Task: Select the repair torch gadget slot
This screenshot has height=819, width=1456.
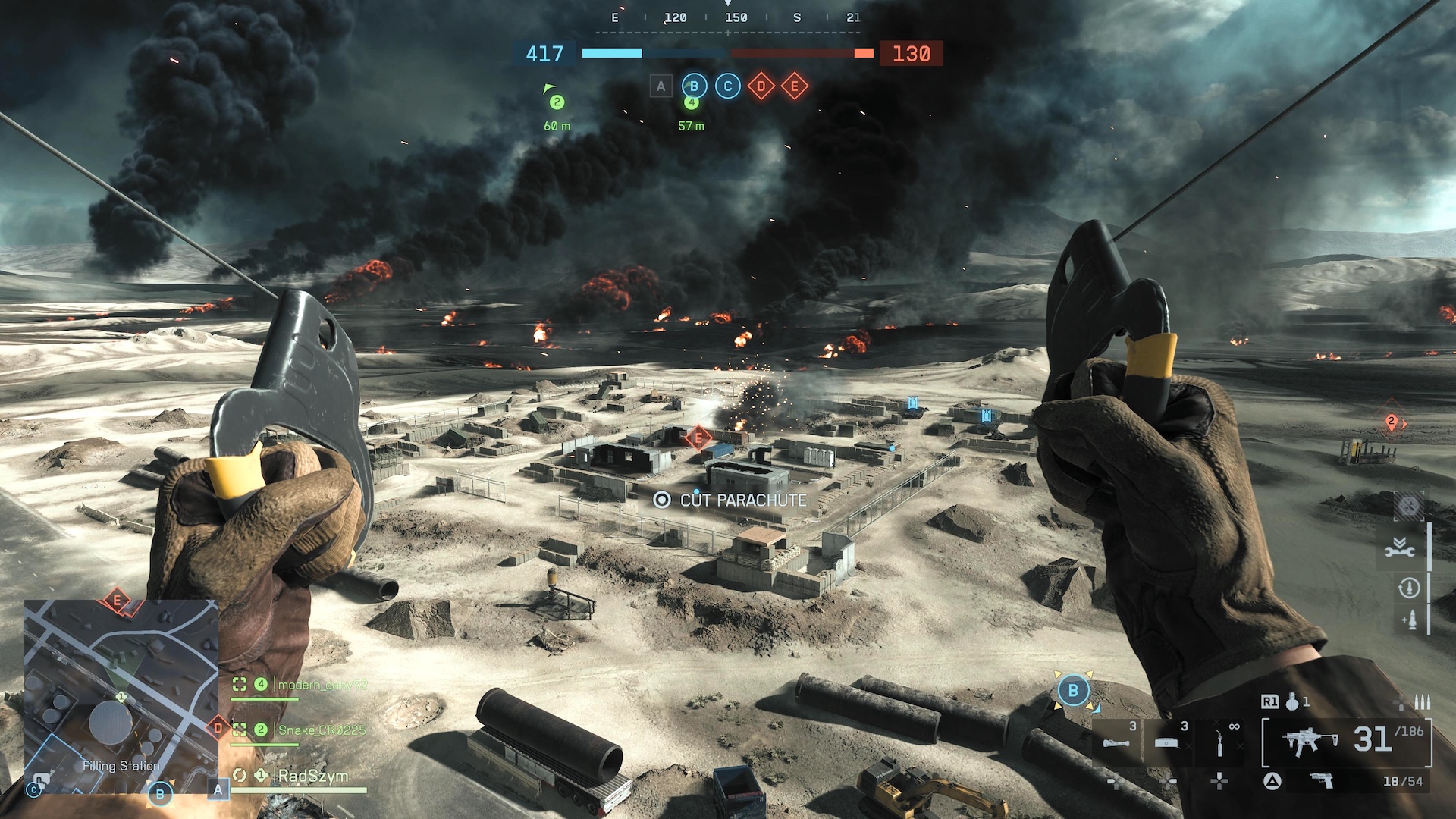Action: [x=1219, y=742]
